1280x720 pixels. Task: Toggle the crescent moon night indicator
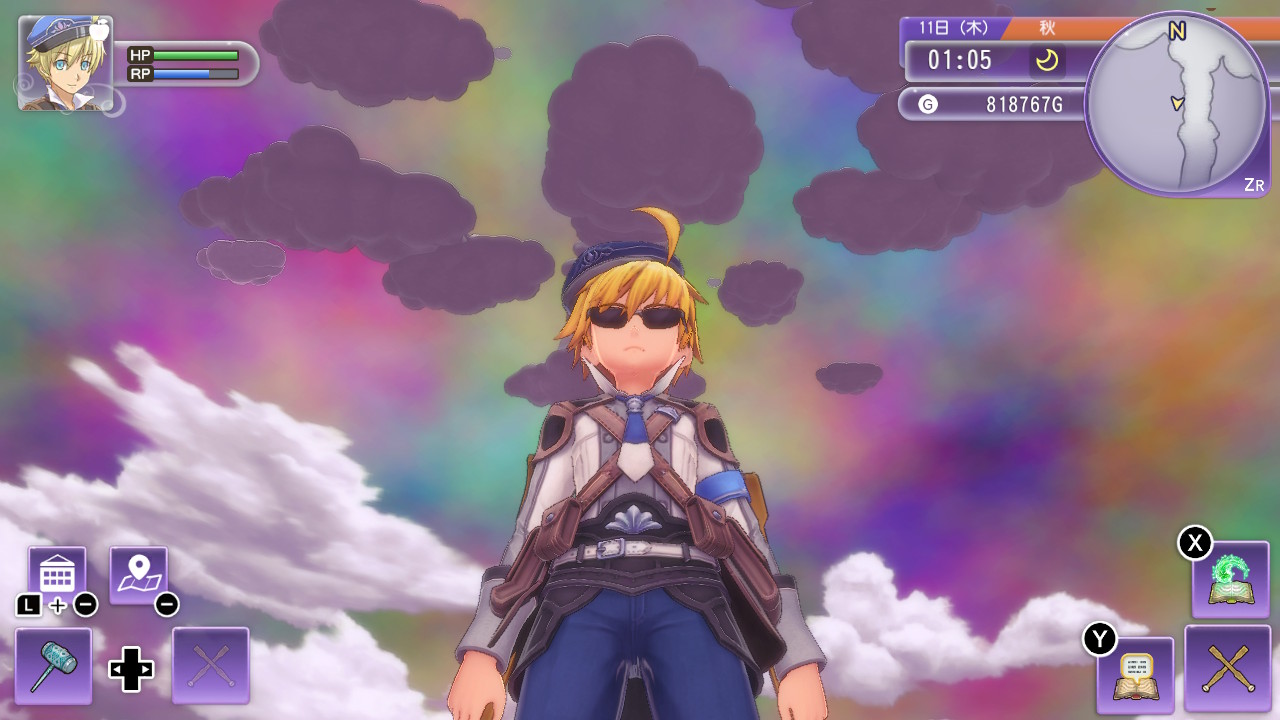pyautogui.click(x=1046, y=61)
